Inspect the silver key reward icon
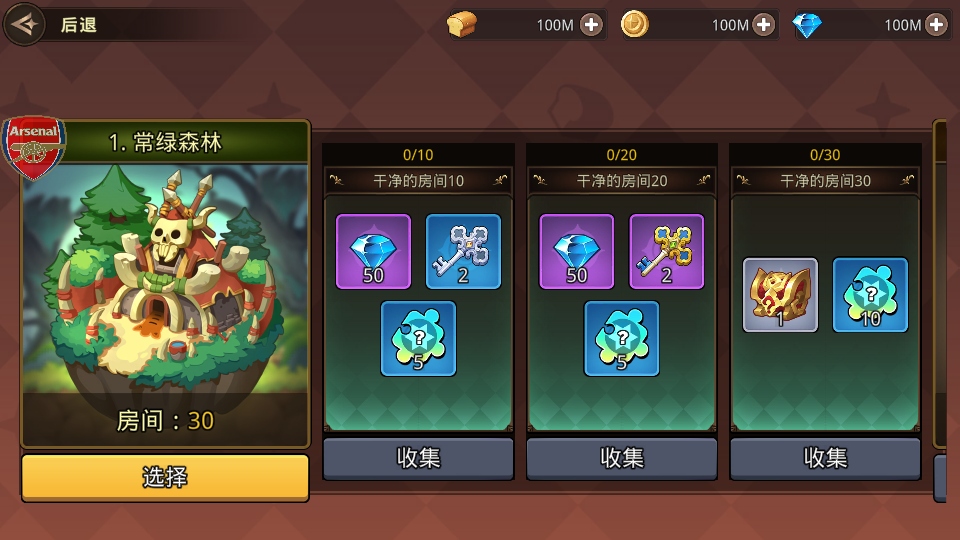 coord(463,251)
